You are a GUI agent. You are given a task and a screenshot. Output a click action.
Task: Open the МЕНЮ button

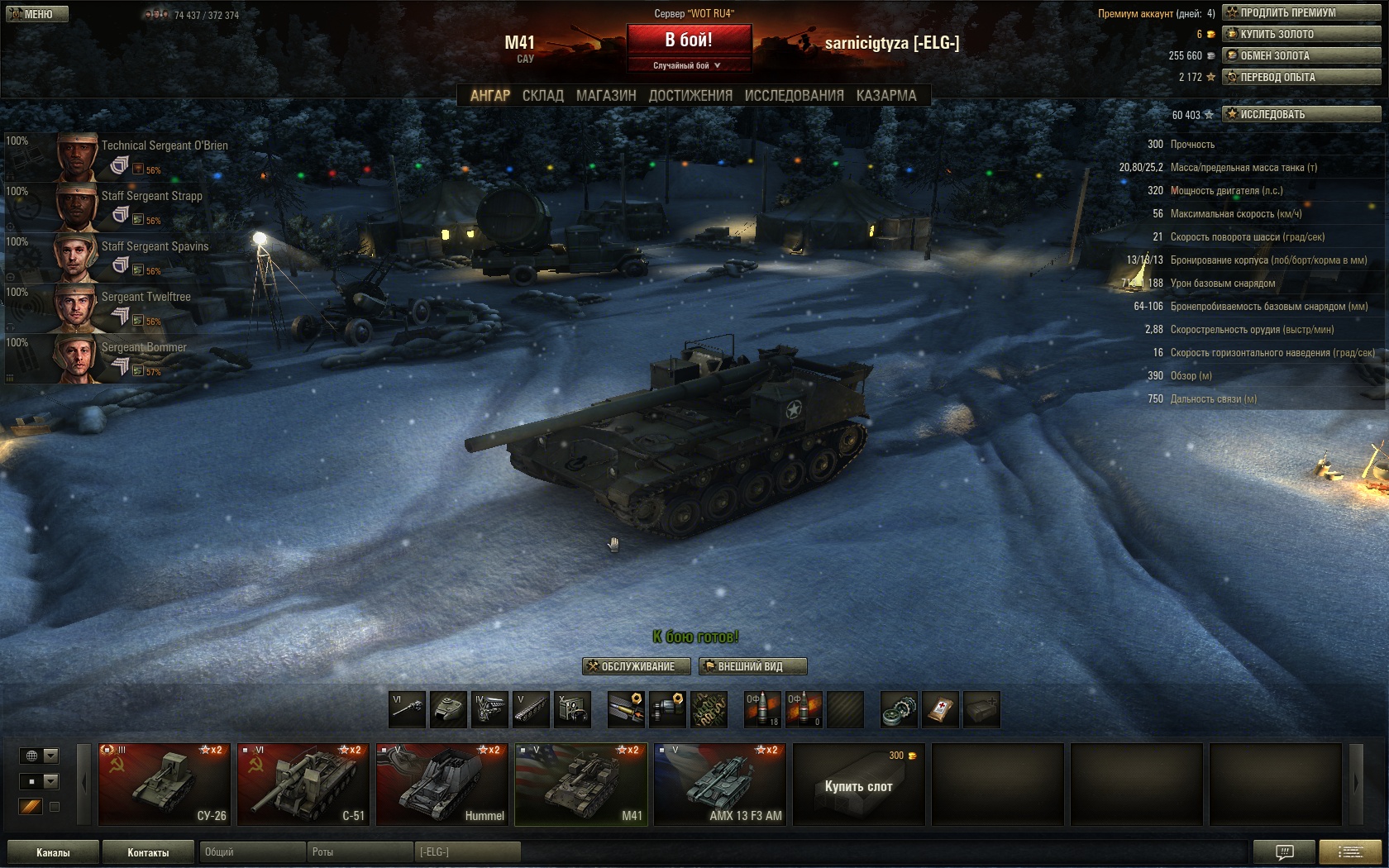pyautogui.click(x=37, y=14)
